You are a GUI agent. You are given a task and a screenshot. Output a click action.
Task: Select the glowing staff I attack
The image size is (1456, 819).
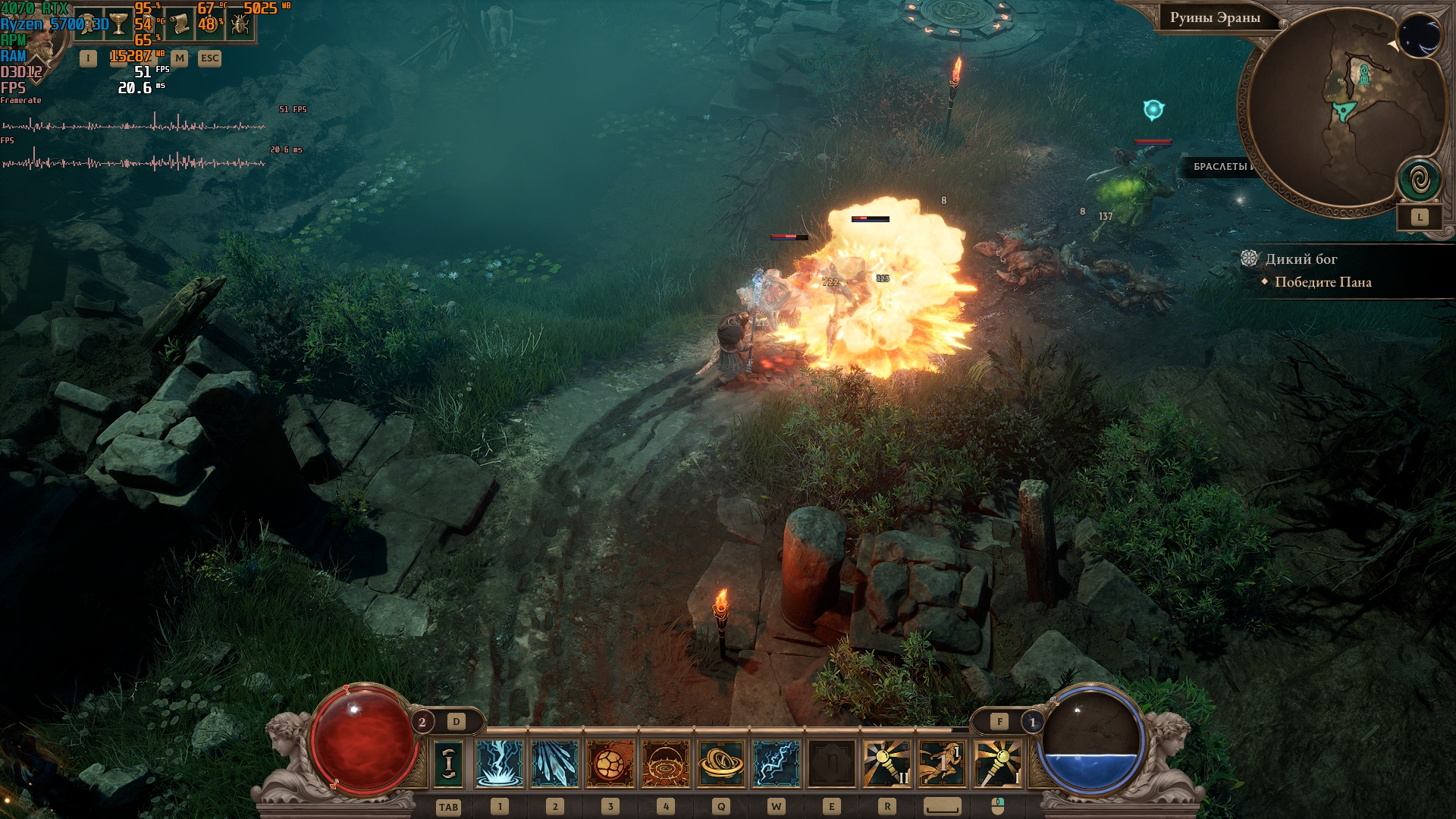997,763
